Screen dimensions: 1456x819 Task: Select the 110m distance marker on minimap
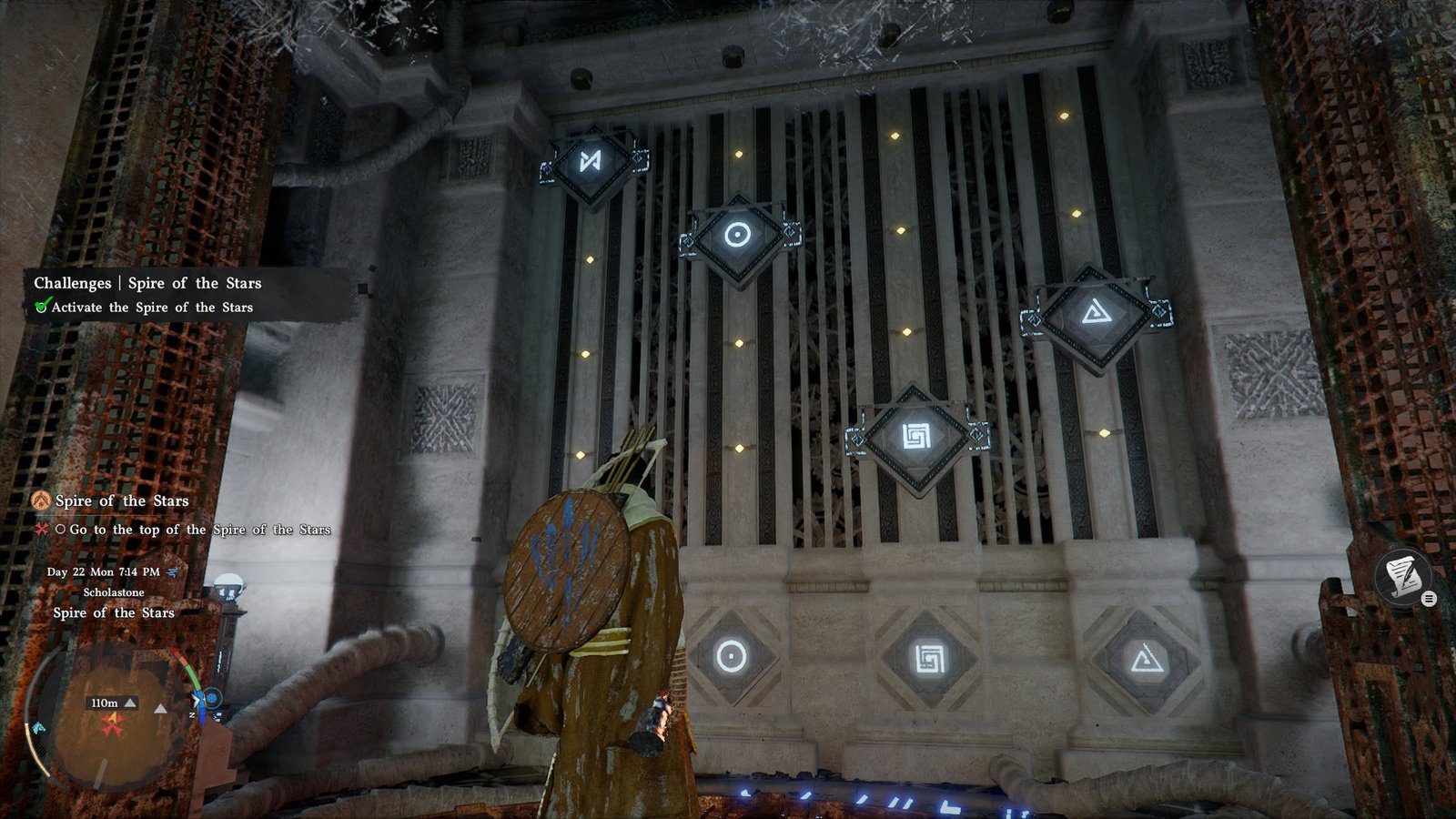click(x=105, y=703)
